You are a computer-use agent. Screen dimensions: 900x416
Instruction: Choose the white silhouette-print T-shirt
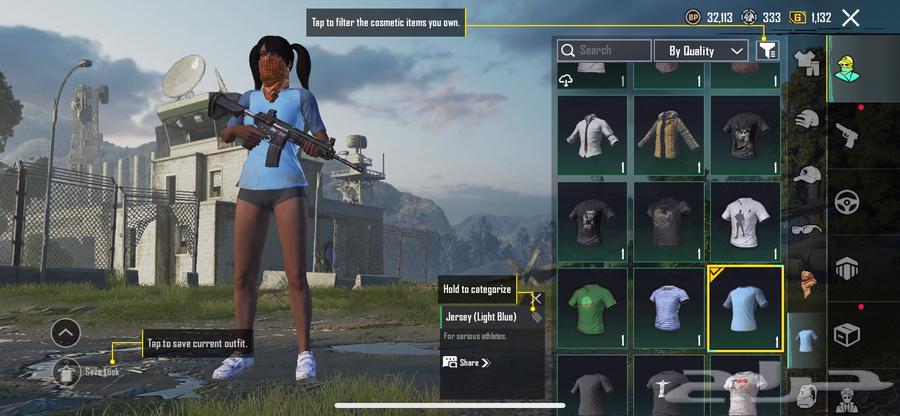click(x=744, y=221)
